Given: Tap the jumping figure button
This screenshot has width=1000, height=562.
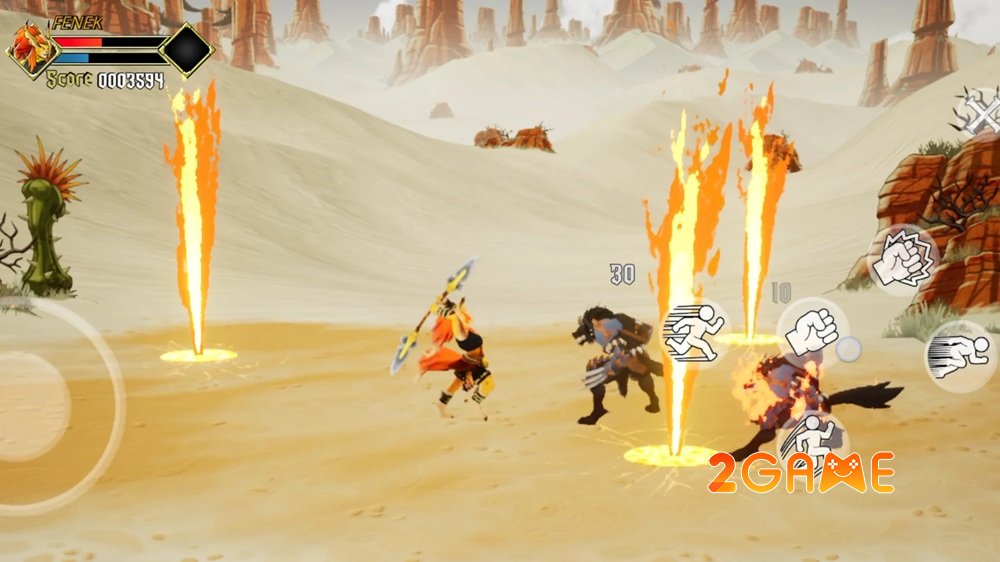Looking at the screenshot, I should point(811,443).
